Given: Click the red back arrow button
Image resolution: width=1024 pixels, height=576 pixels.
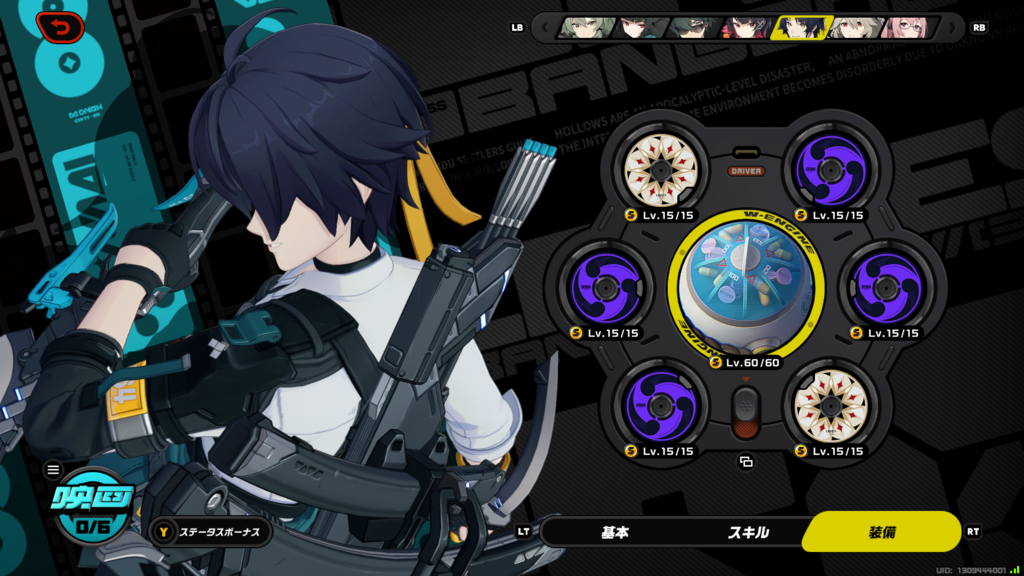Looking at the screenshot, I should point(60,27).
